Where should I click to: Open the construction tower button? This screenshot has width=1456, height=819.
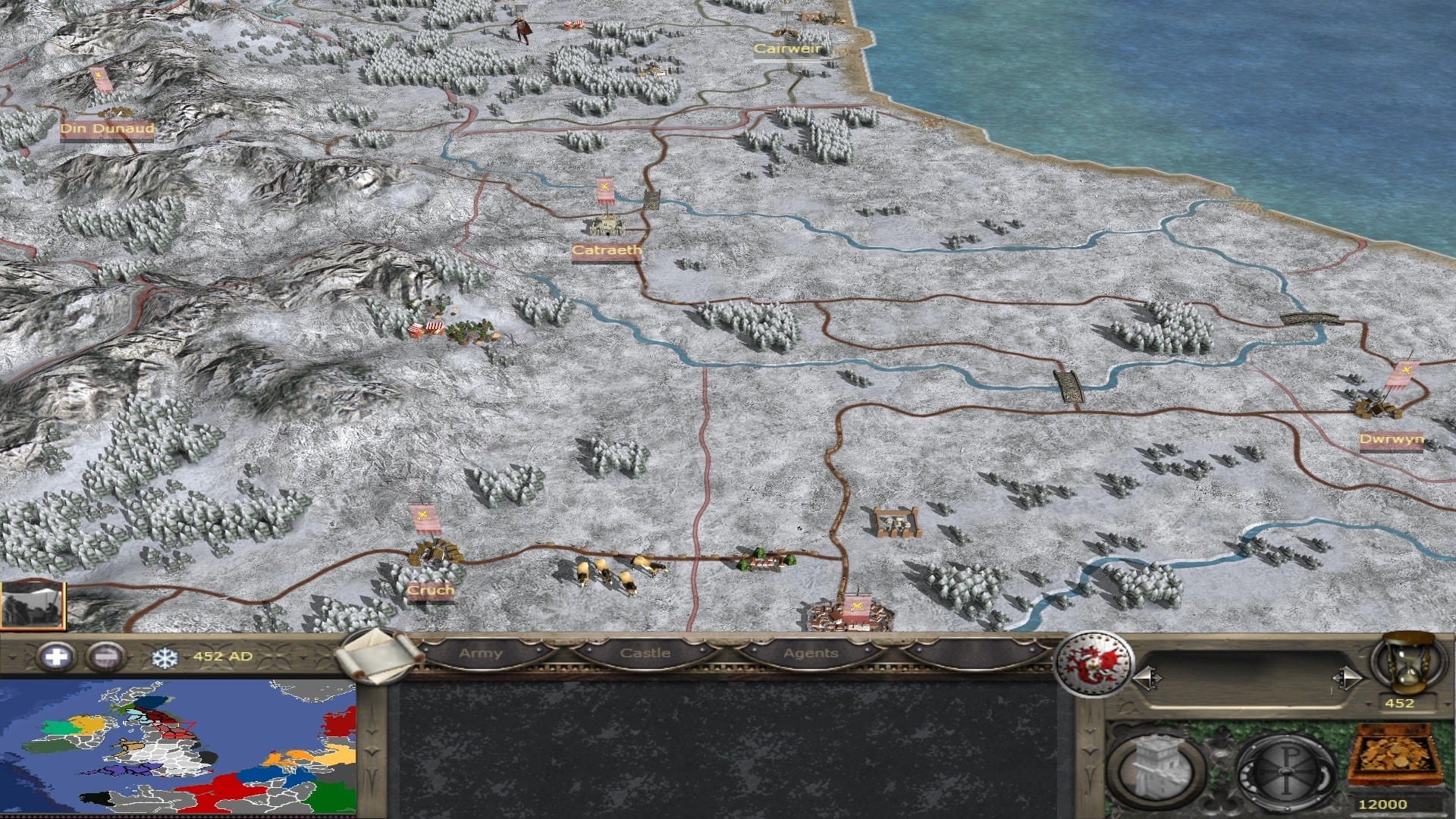1156,769
